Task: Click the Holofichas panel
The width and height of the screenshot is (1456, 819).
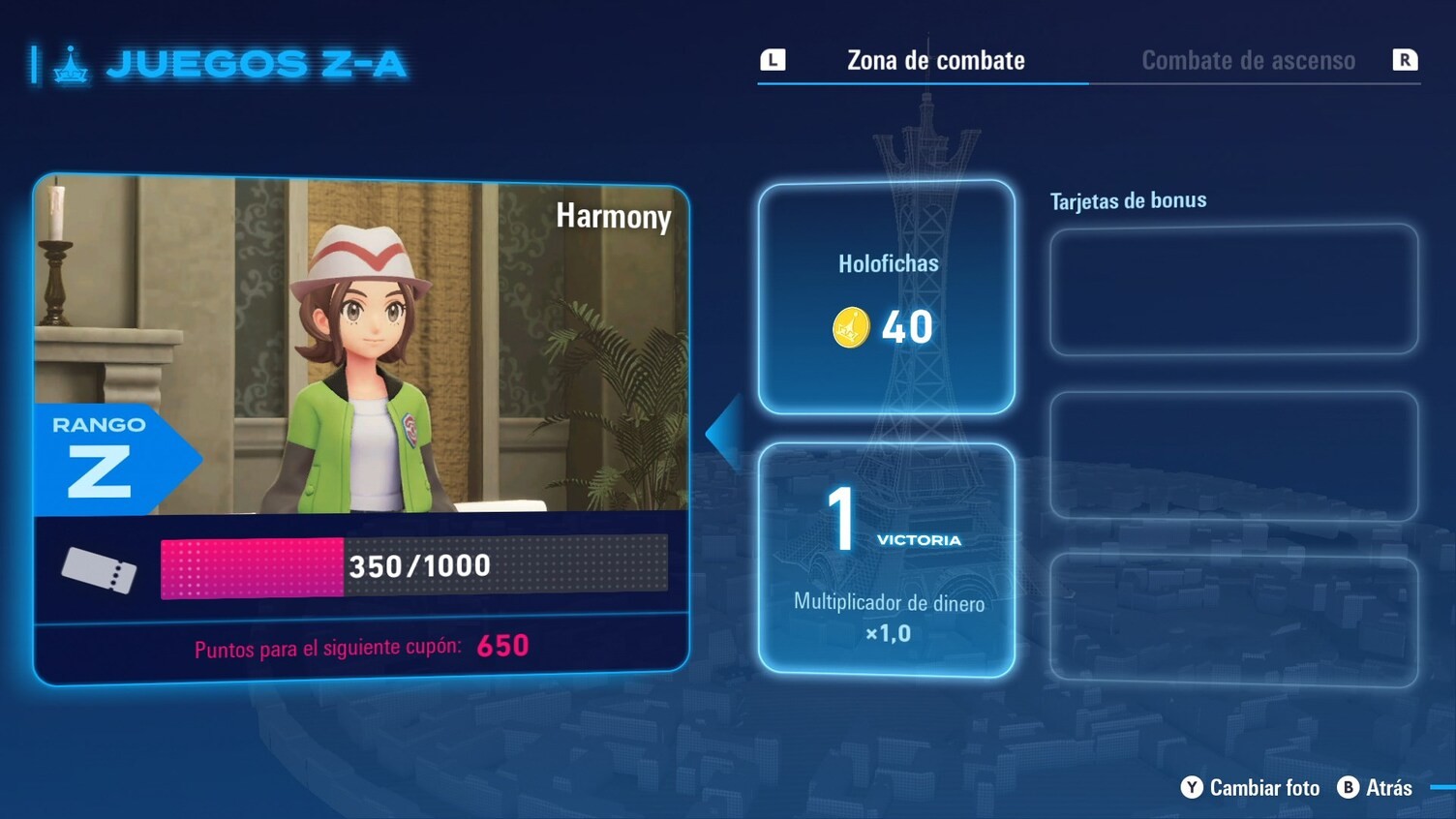Action: point(887,297)
